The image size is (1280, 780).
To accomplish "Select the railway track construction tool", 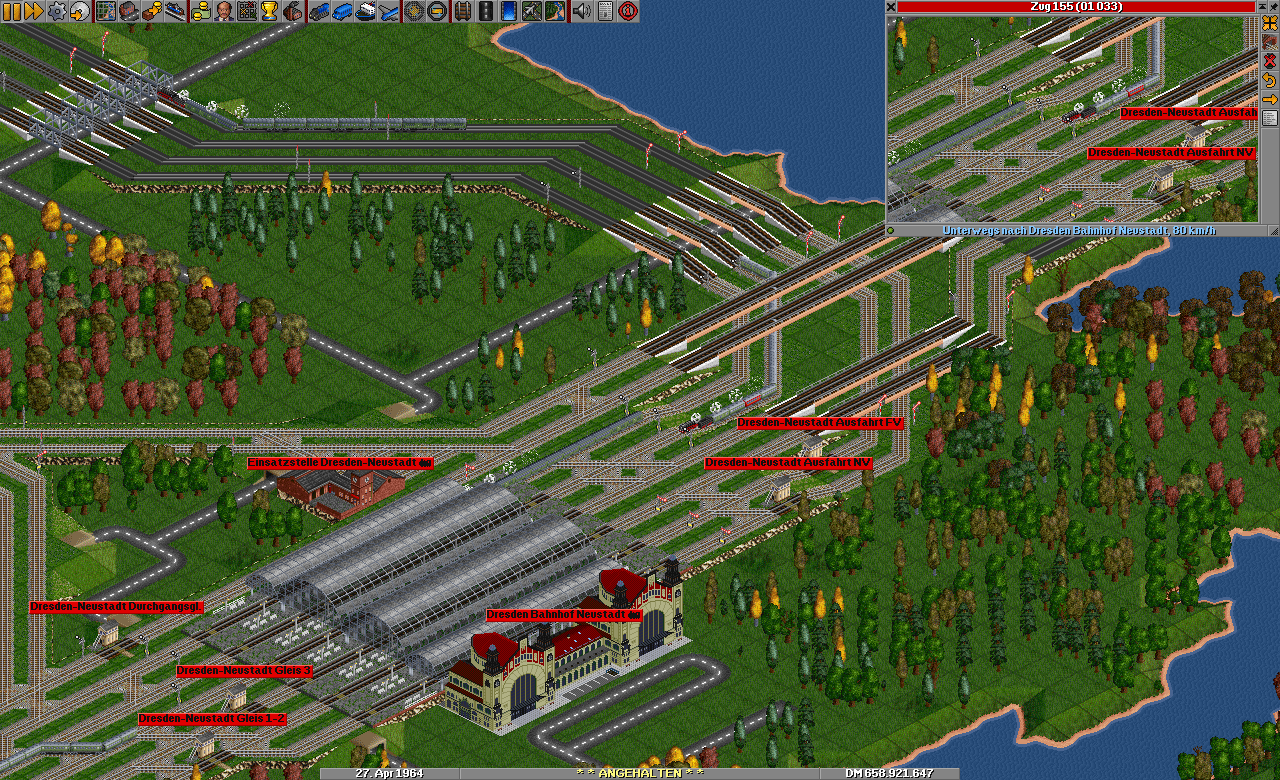I will pos(461,11).
